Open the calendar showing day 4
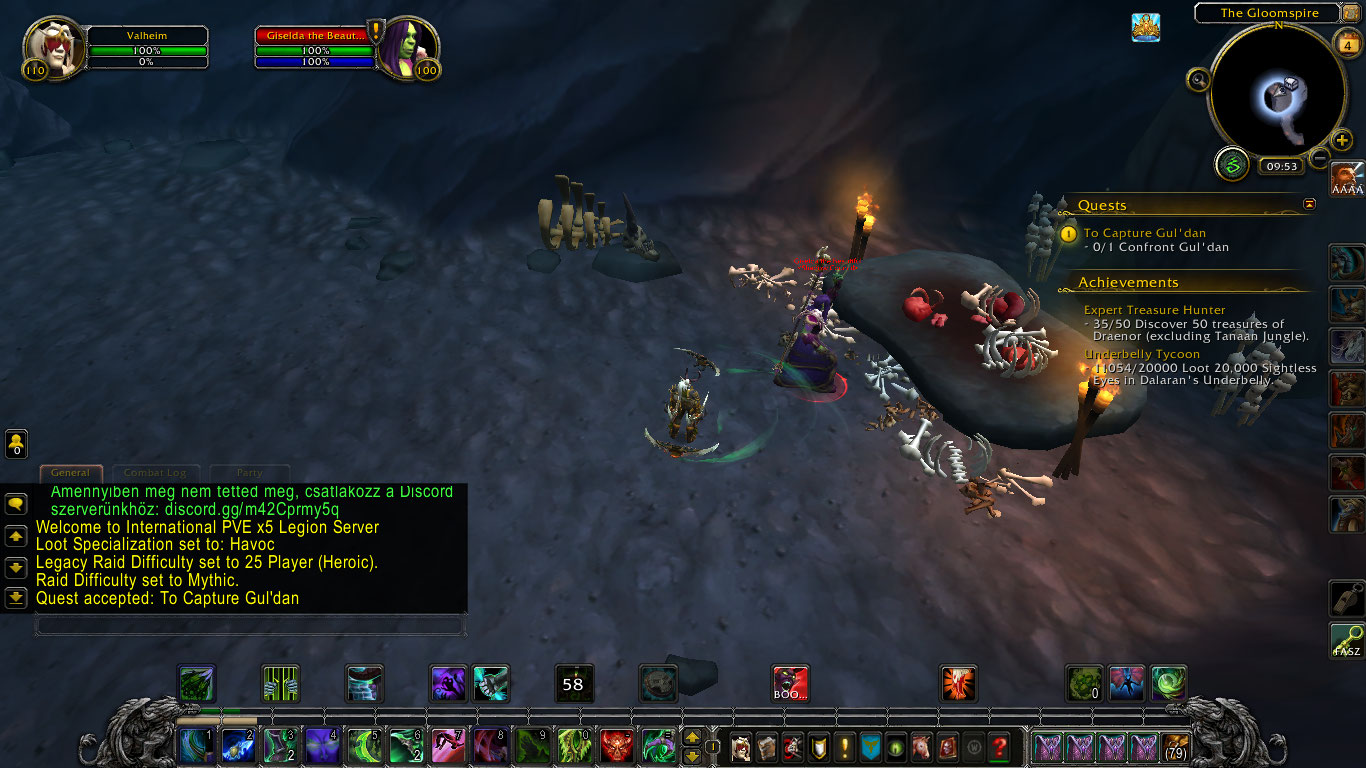This screenshot has width=1366, height=768. coord(1347,44)
